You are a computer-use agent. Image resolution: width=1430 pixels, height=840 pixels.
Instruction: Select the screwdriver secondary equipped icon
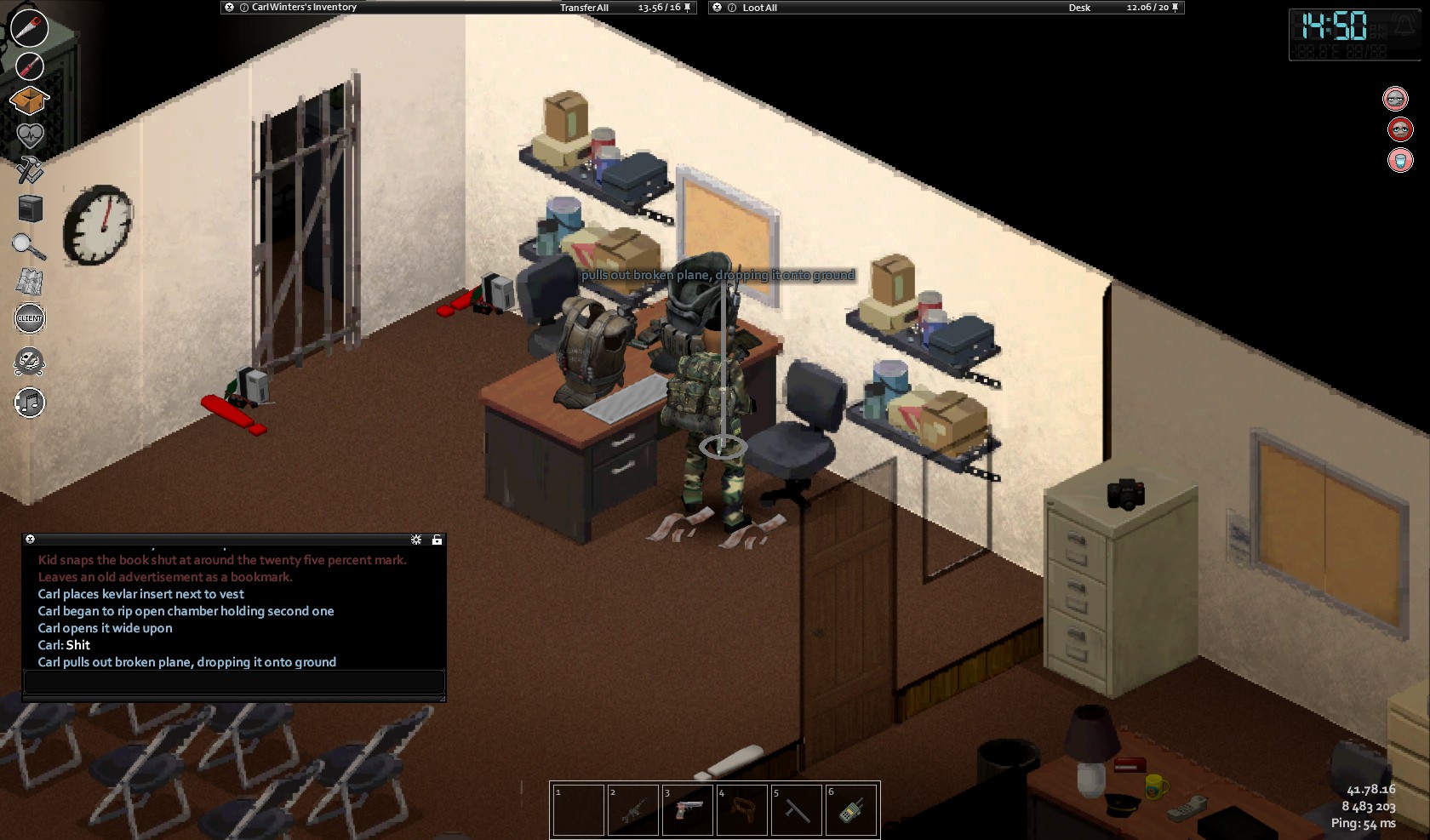coord(29,66)
